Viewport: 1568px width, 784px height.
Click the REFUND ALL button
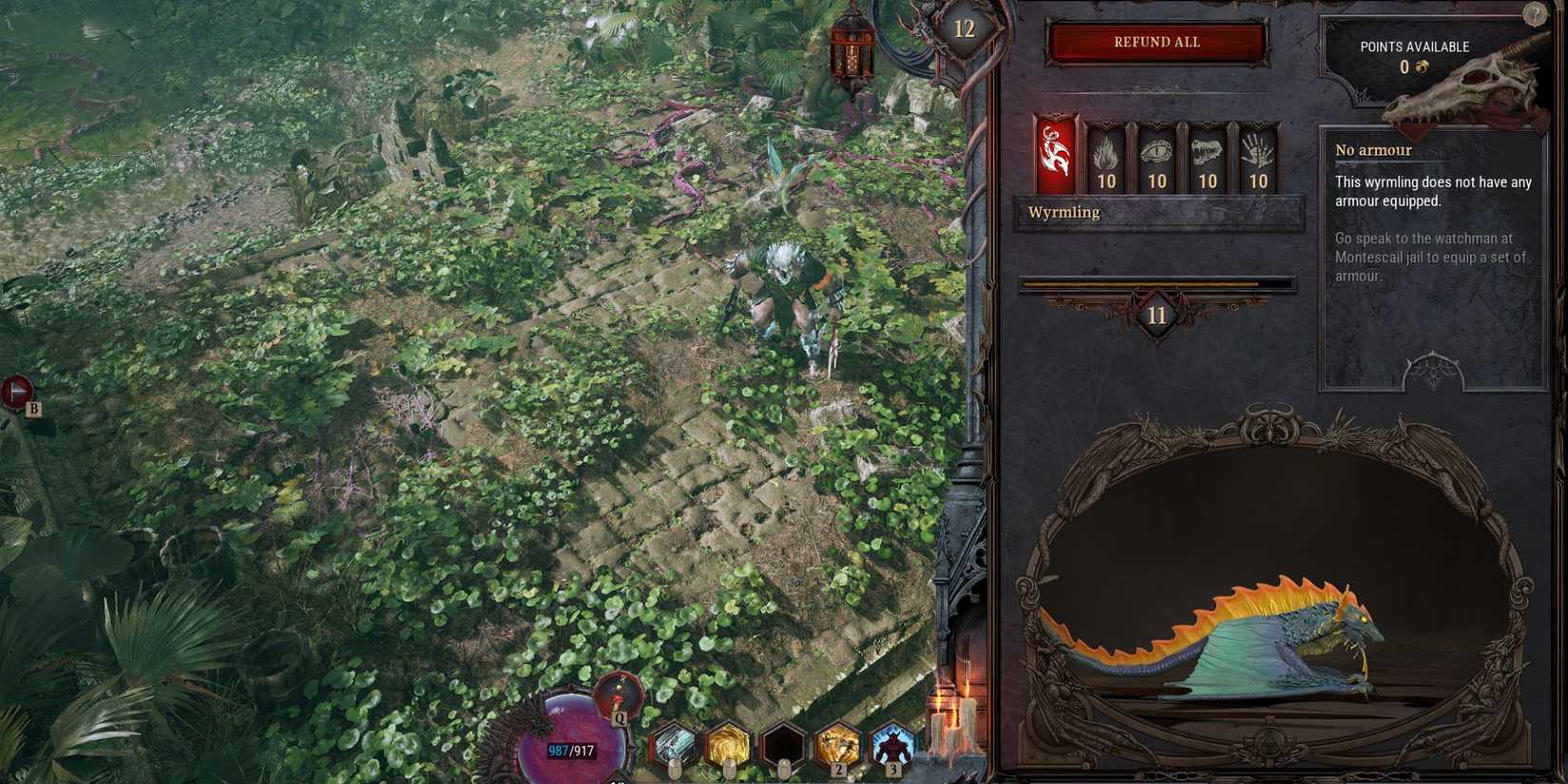point(1156,42)
